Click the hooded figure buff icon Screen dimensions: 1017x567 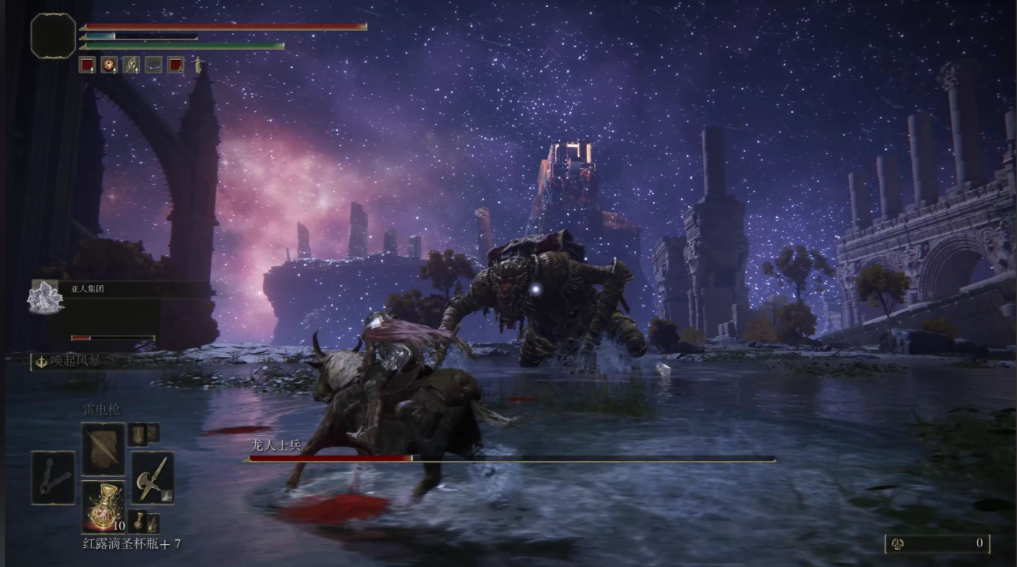coord(131,65)
